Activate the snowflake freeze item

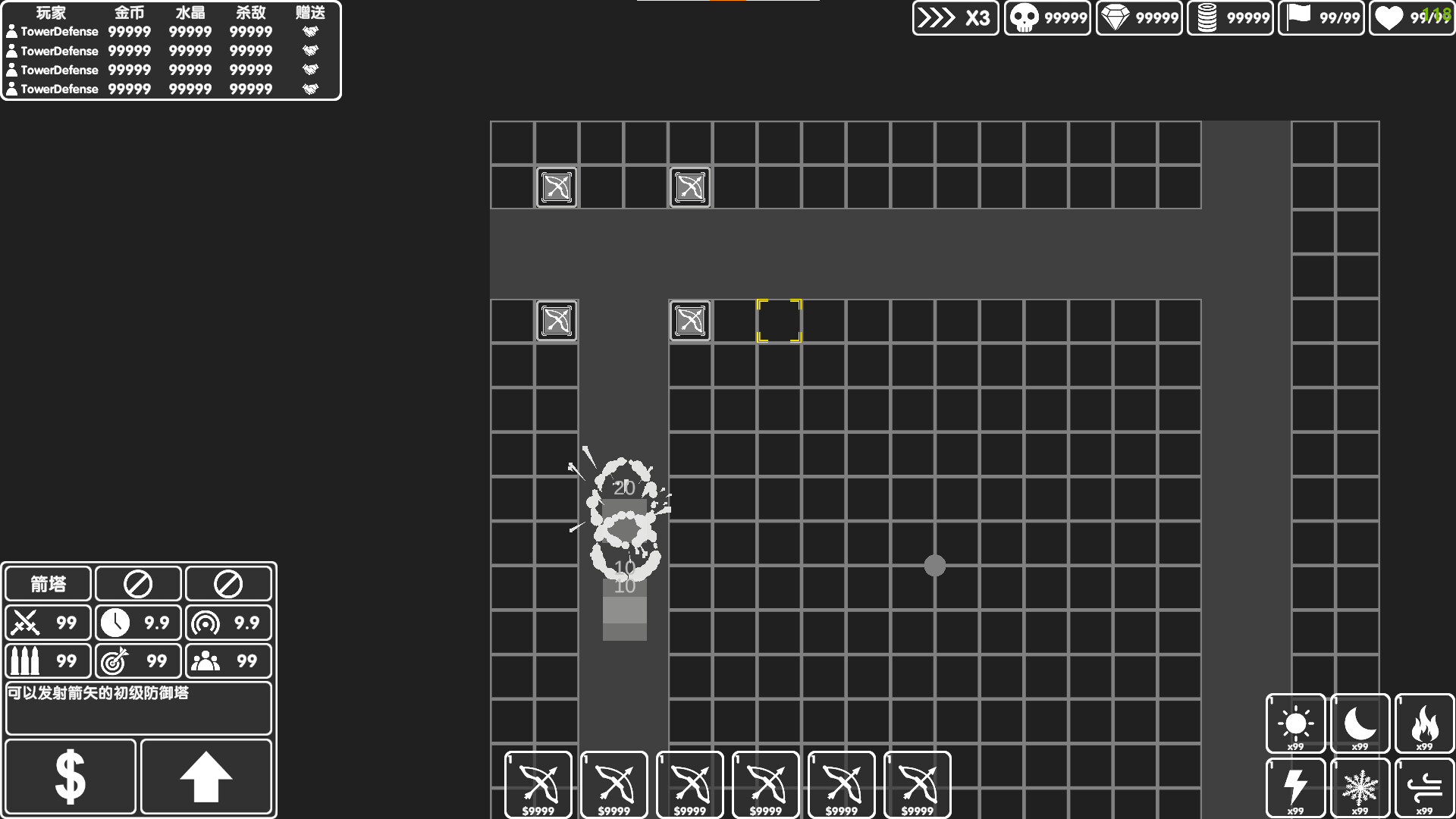click(1359, 787)
